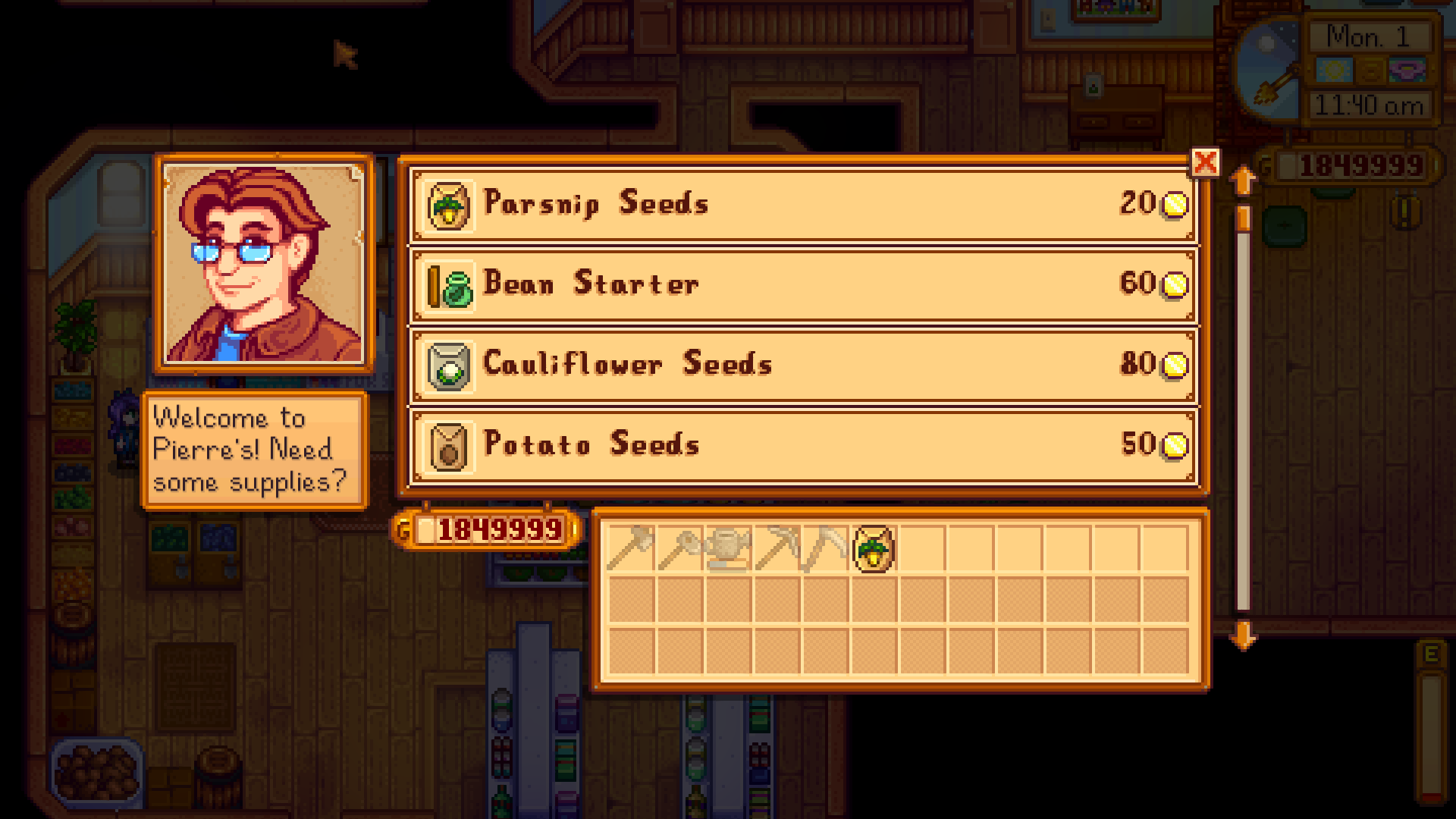Click the Parsnip Seeds packet icon in shop
Viewport: 1456px width, 819px height.
(448, 203)
